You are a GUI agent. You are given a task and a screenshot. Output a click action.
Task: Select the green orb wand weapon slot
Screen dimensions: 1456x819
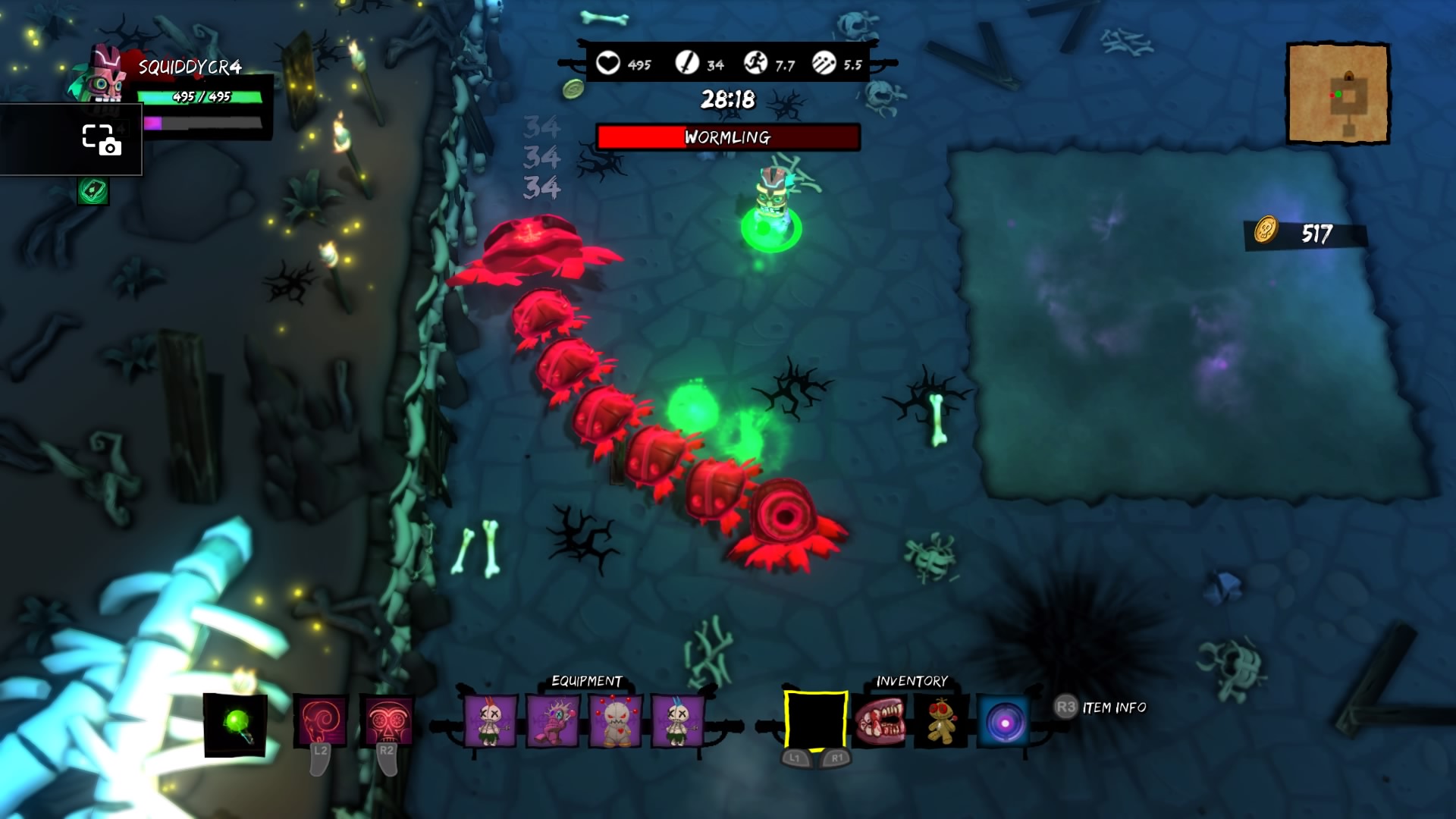pyautogui.click(x=235, y=724)
